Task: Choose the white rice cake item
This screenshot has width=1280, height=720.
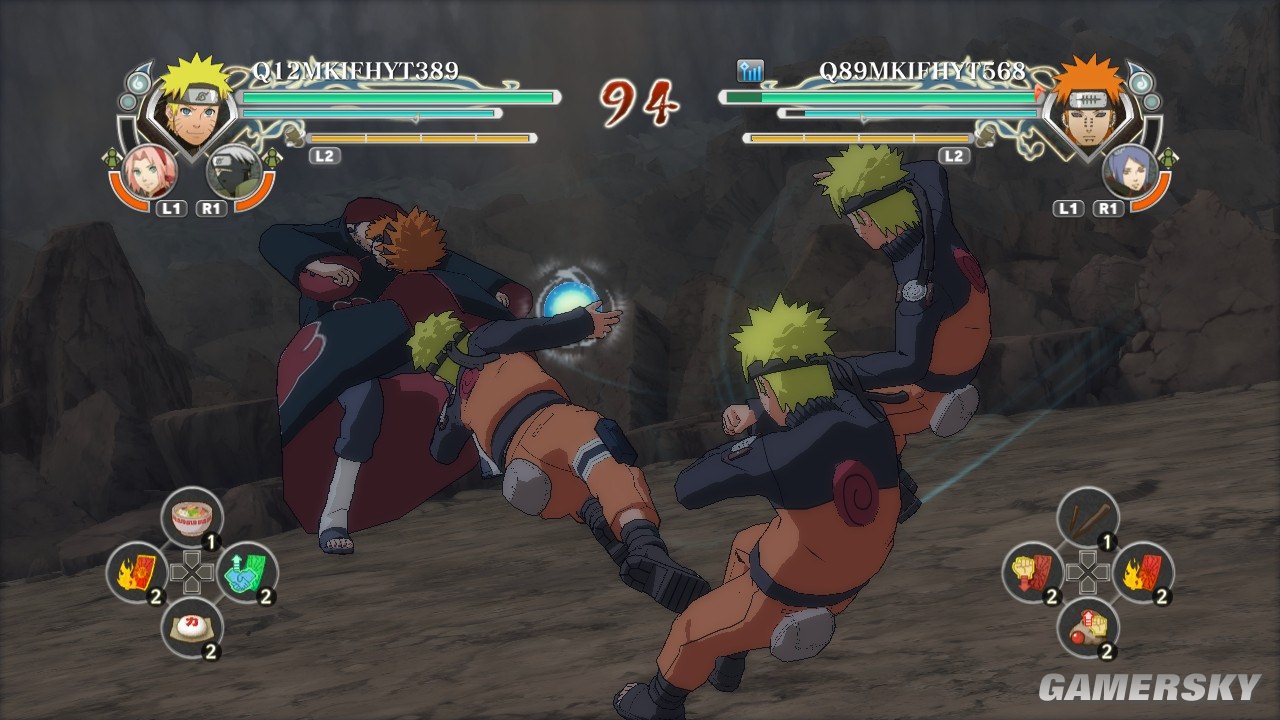Action: coord(192,627)
